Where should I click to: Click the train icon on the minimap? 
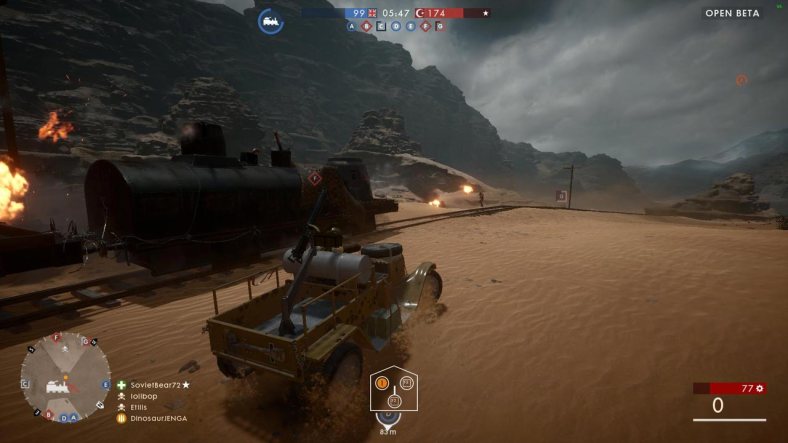point(56,386)
